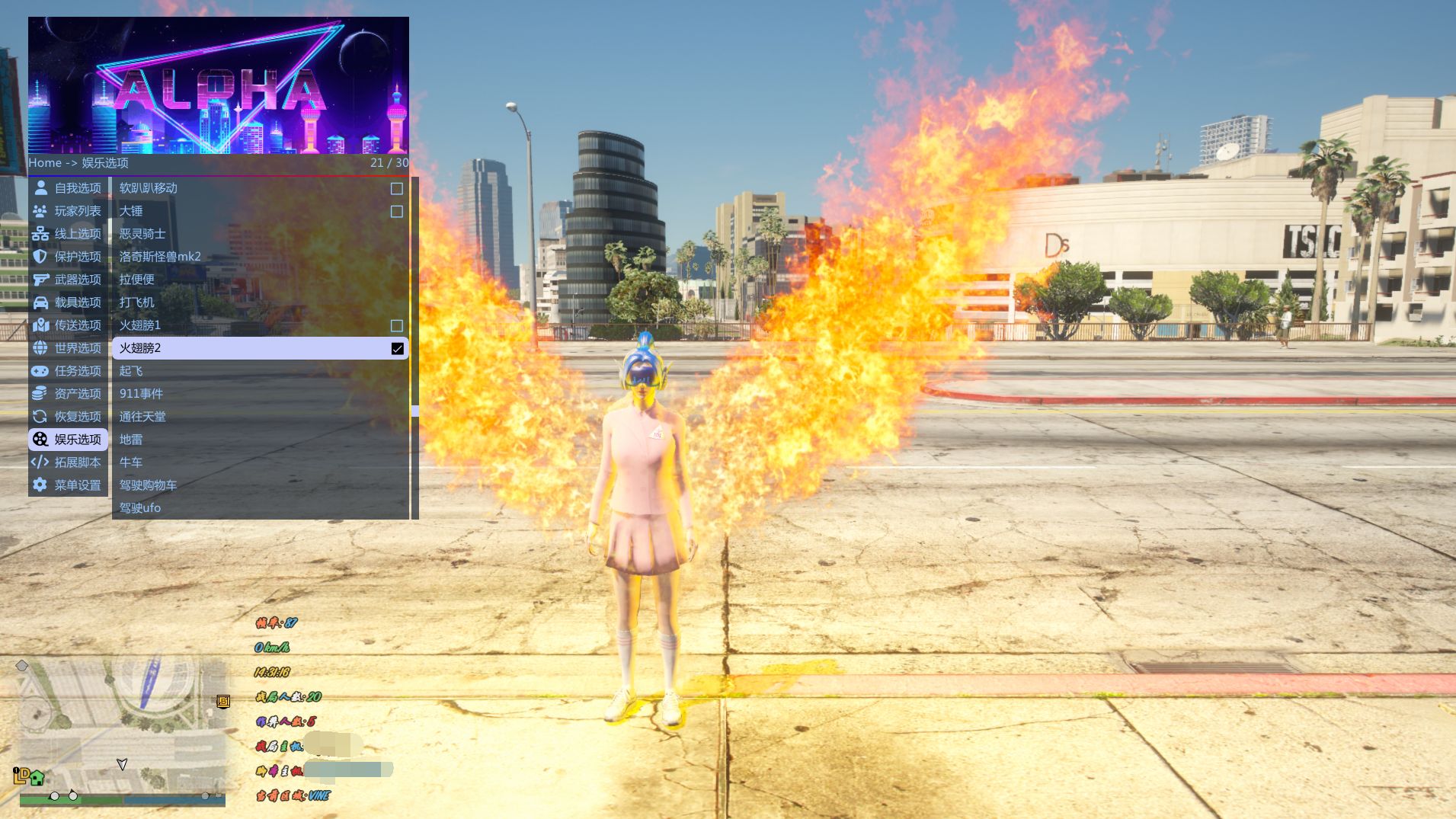Select the 世界选项 category
This screenshot has width=1456, height=819.
coord(68,348)
